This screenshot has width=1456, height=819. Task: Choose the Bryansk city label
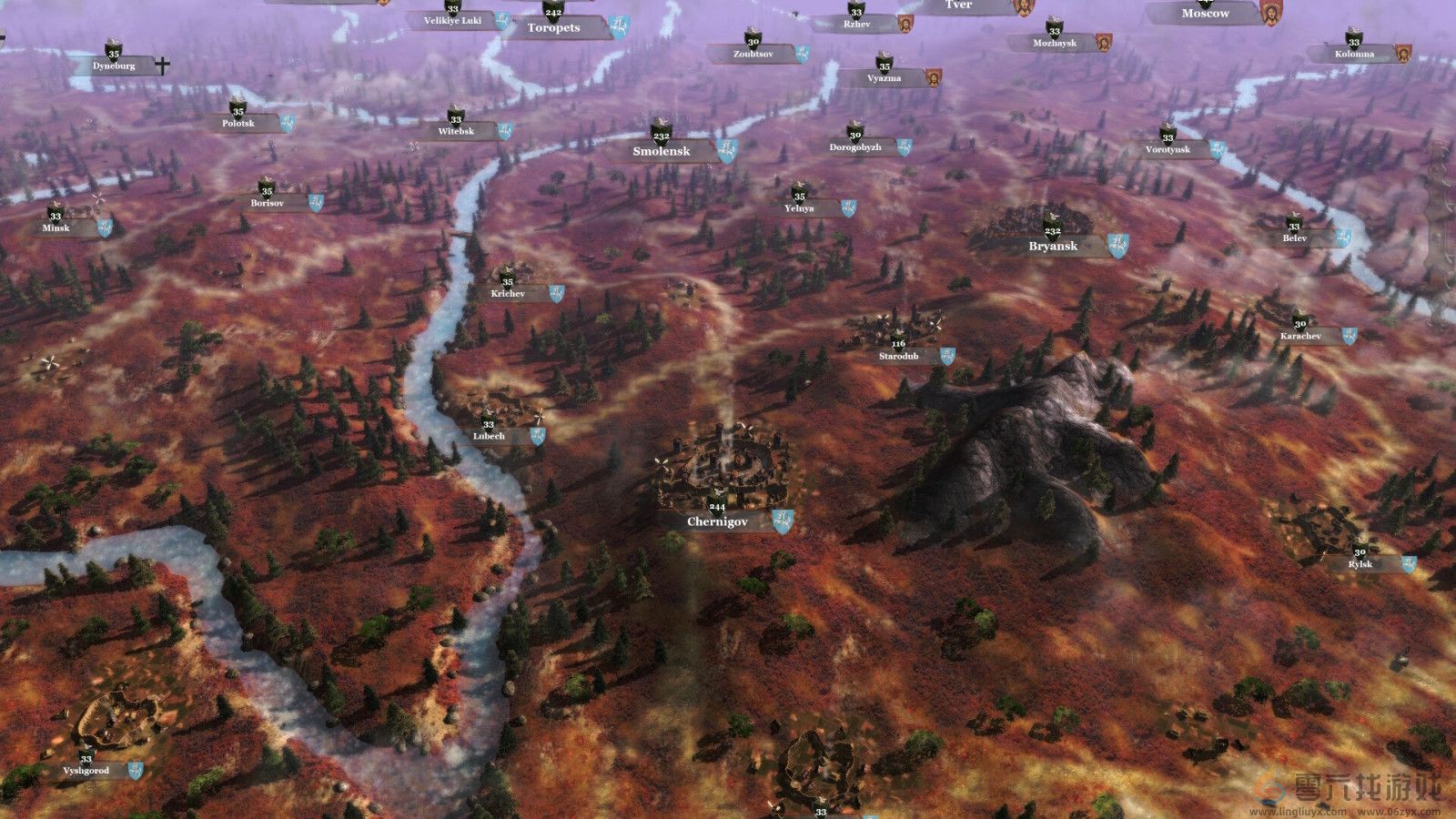tap(1053, 247)
